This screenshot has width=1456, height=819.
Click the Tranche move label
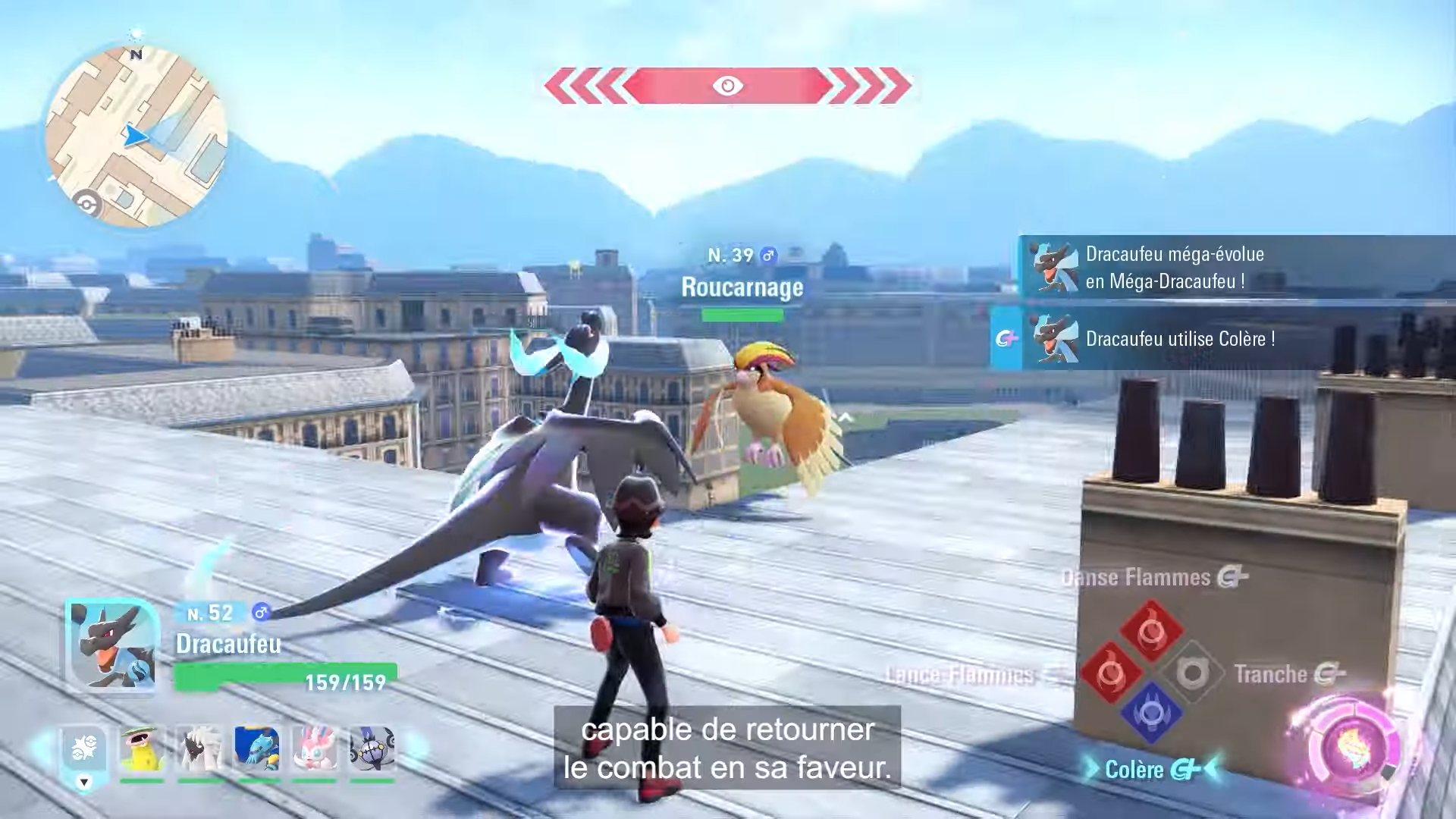click(1268, 675)
